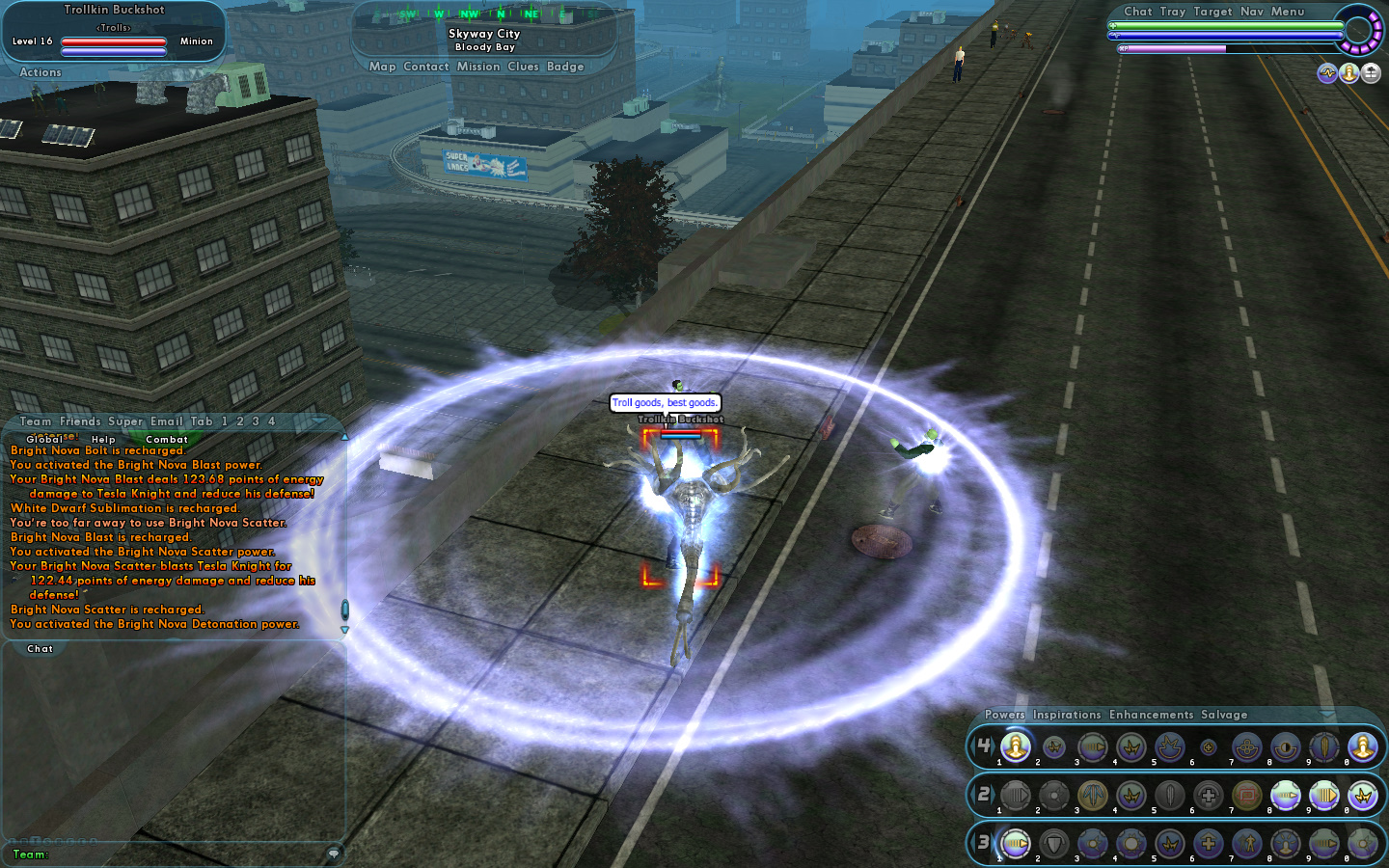
Task: Toggle the Chat window from top bar
Action: [x=1138, y=12]
